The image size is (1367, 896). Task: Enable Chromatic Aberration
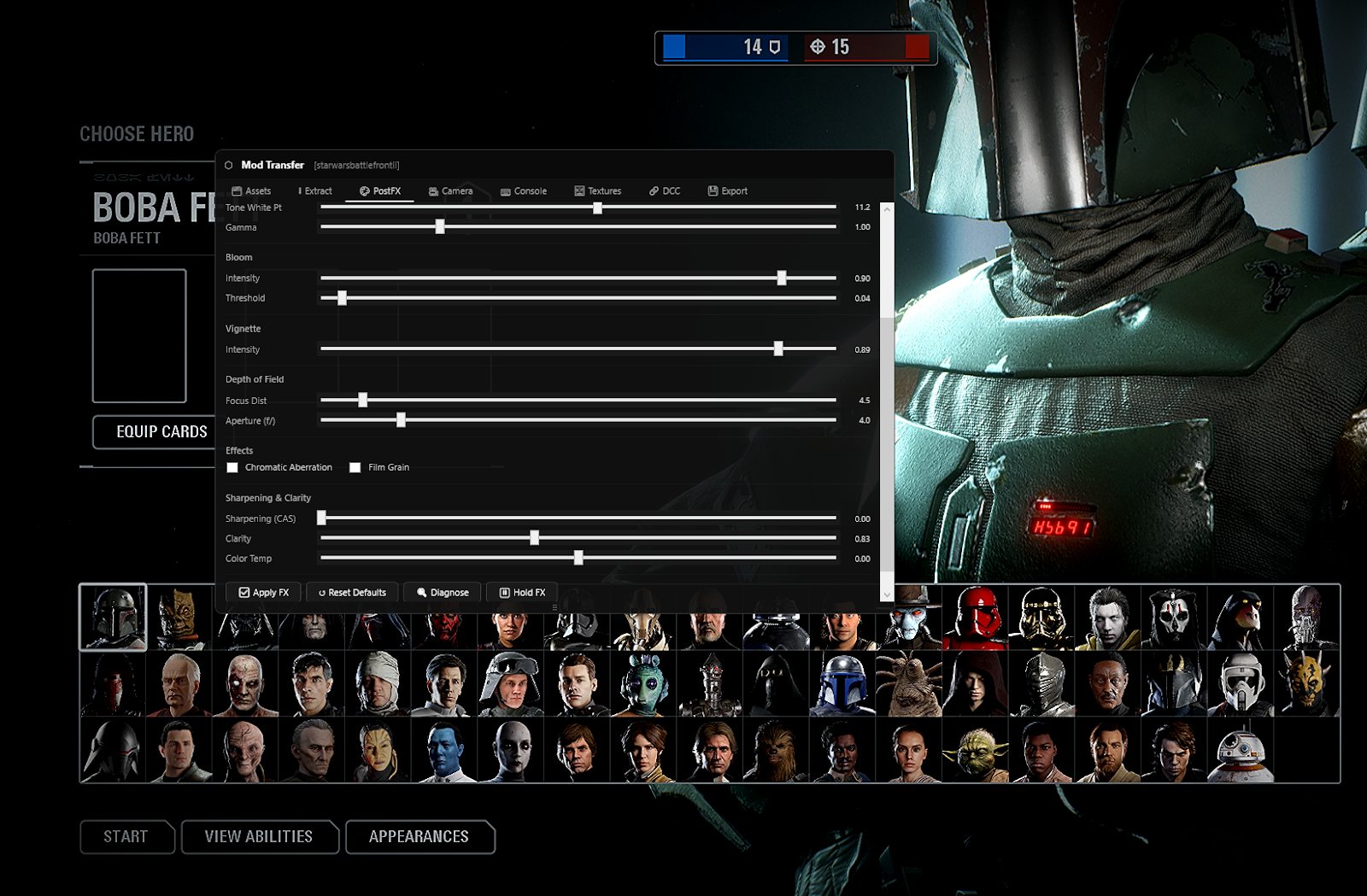[x=232, y=467]
